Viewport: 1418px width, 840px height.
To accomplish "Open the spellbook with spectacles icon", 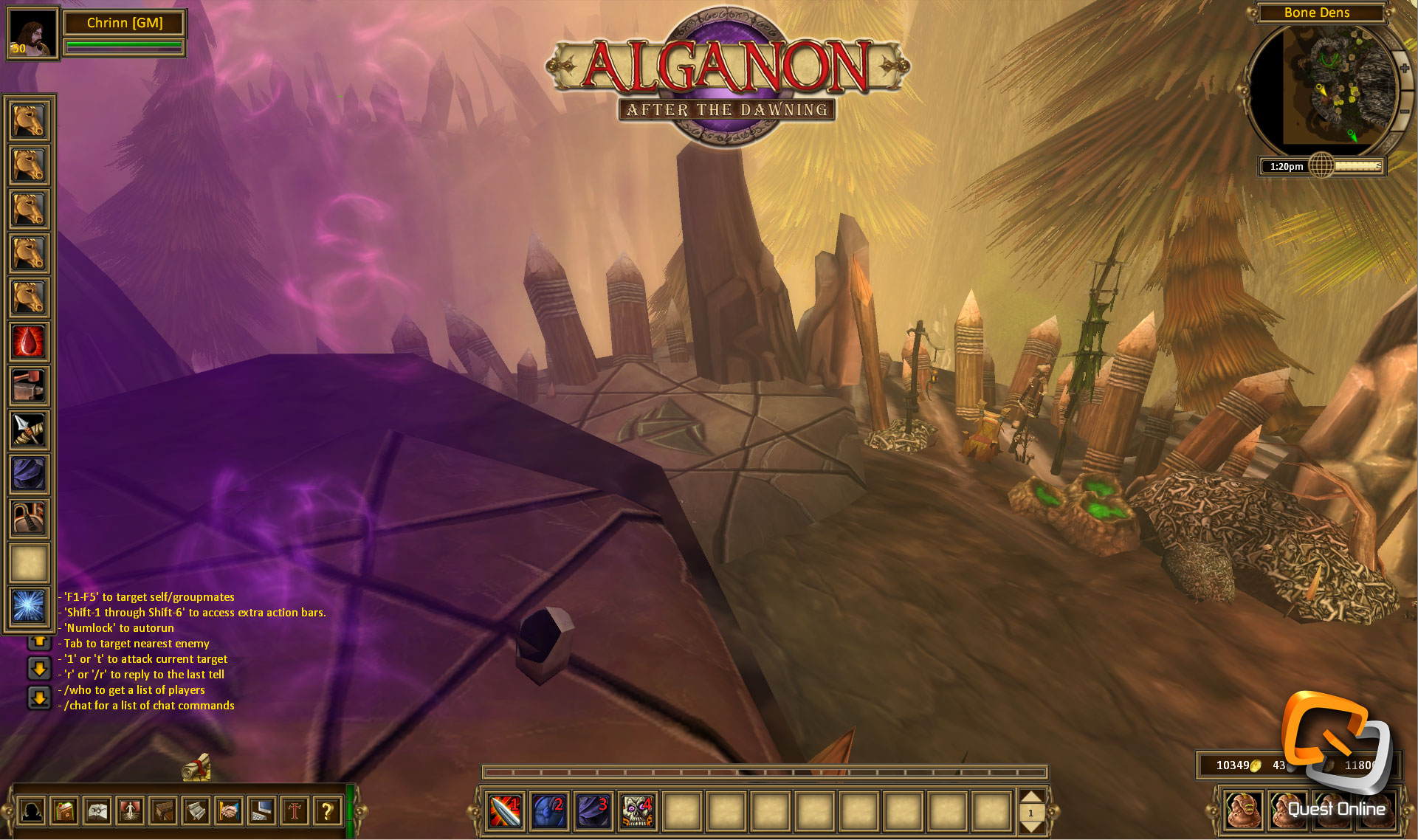I will tap(98, 812).
